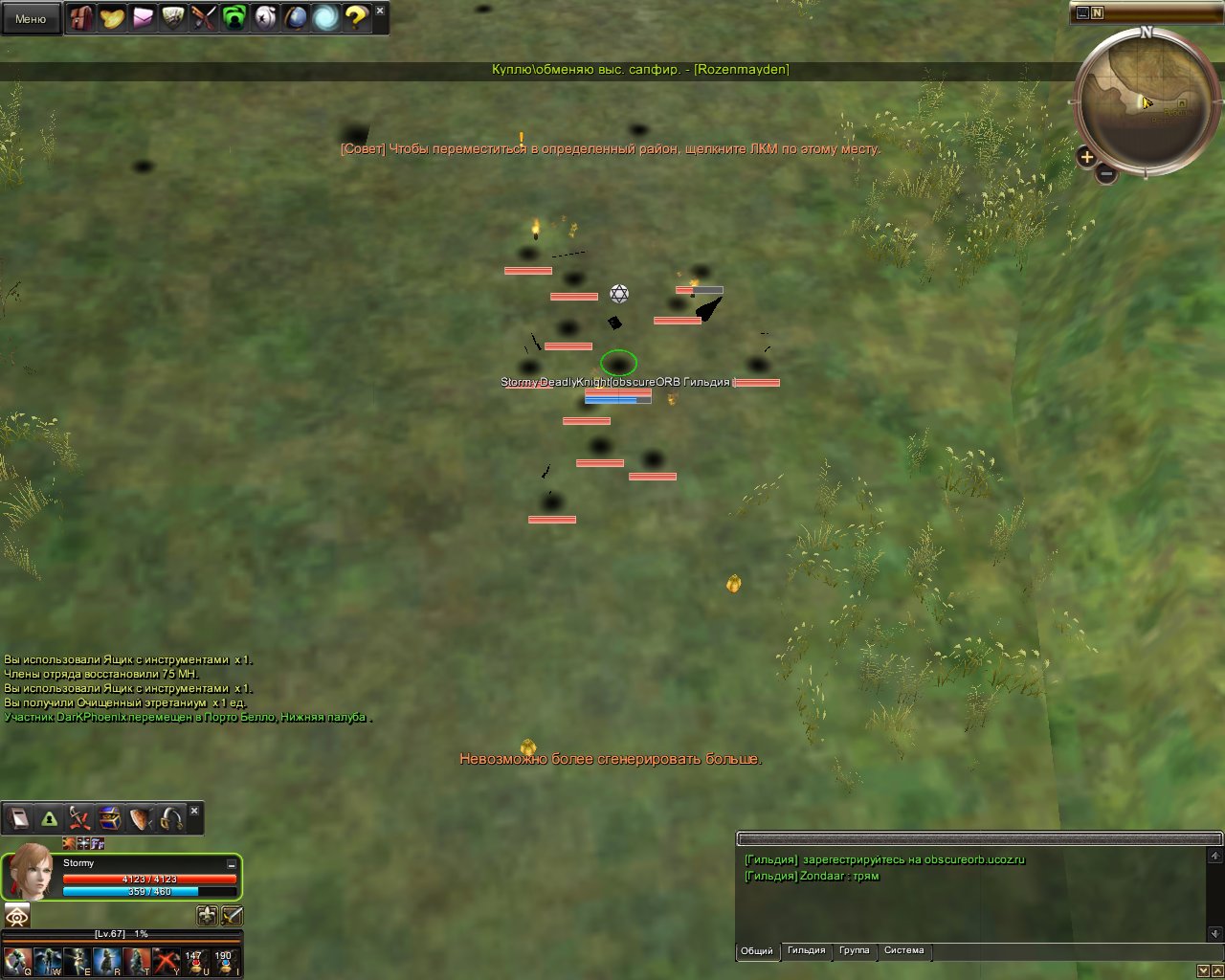Click the circular minimap
The height and width of the screenshot is (980, 1225).
tap(1147, 102)
